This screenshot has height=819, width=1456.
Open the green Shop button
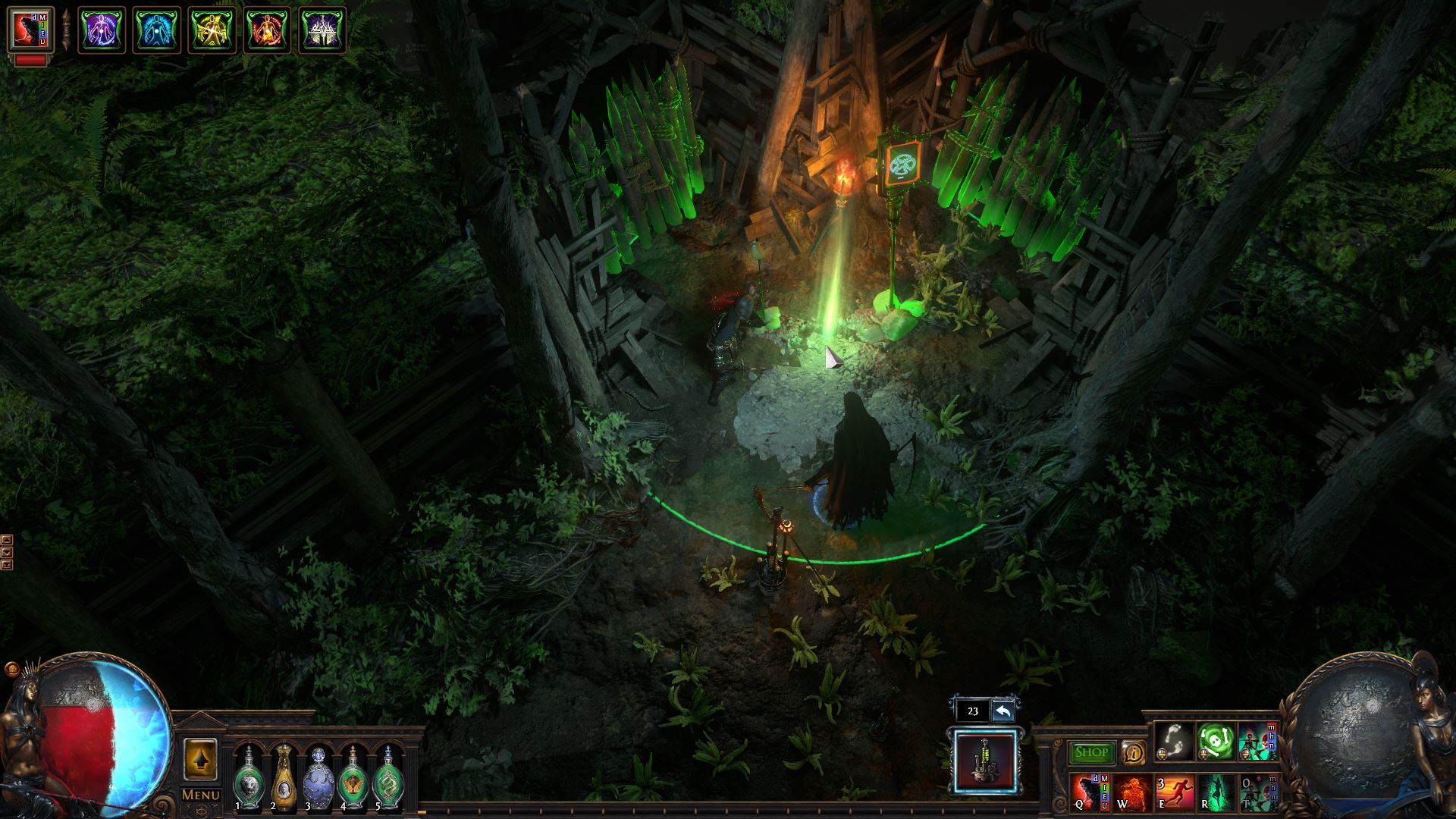click(1091, 752)
